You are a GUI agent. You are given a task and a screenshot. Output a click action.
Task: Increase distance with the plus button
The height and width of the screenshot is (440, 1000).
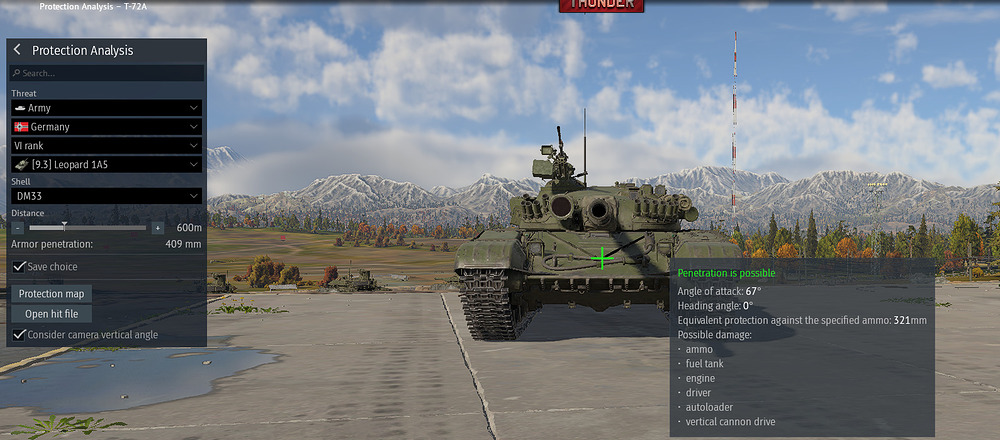pyautogui.click(x=157, y=228)
